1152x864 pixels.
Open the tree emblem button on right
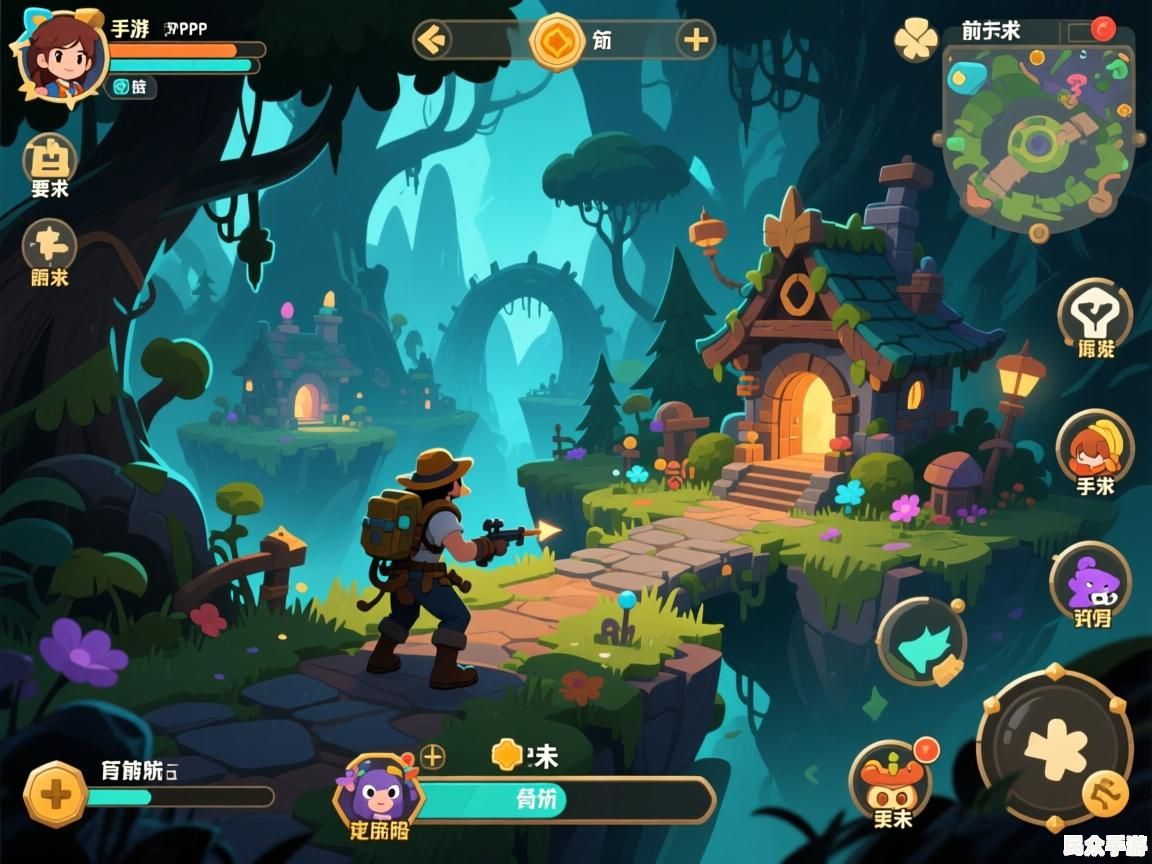[x=1095, y=314]
